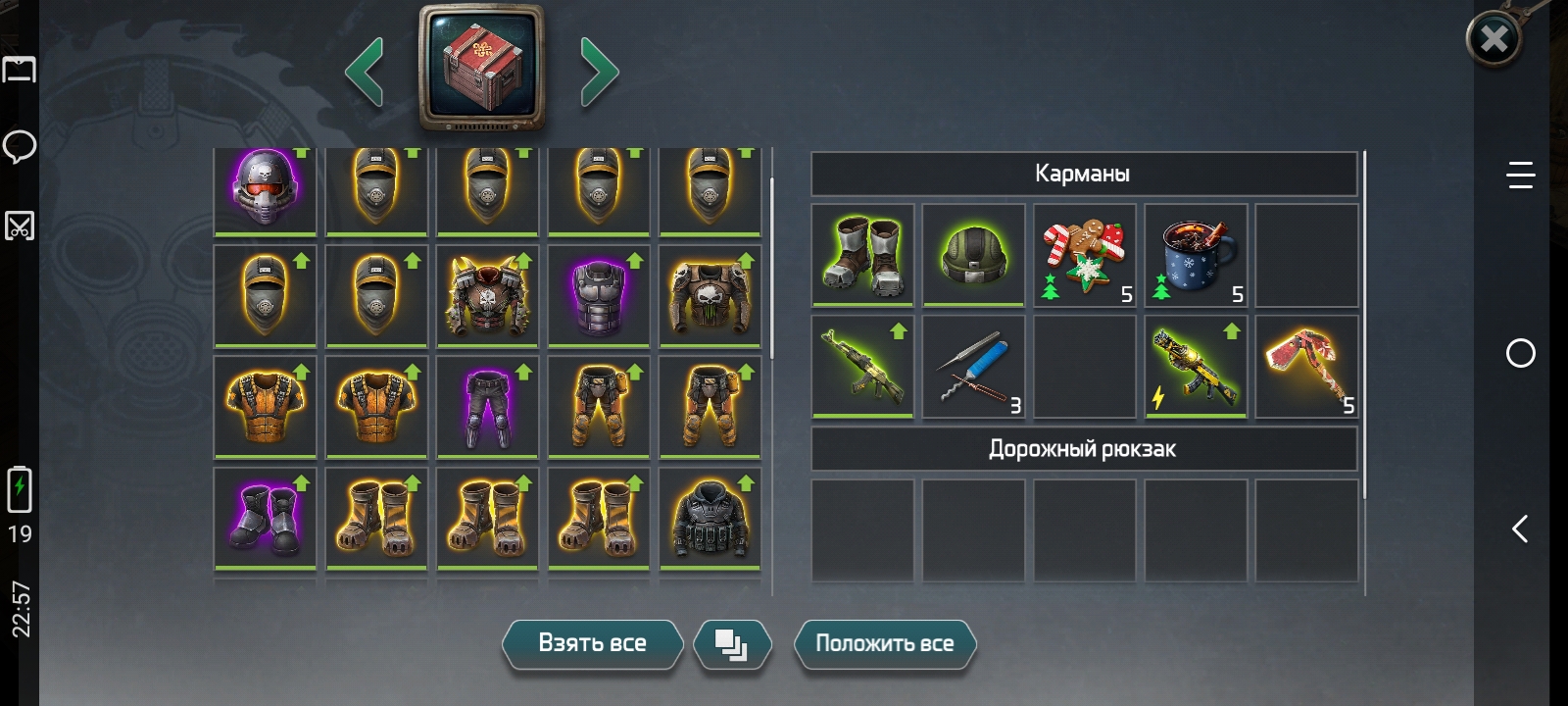This screenshot has width=1568, height=706.
Task: Take all items with Взять все
Action: [592, 644]
